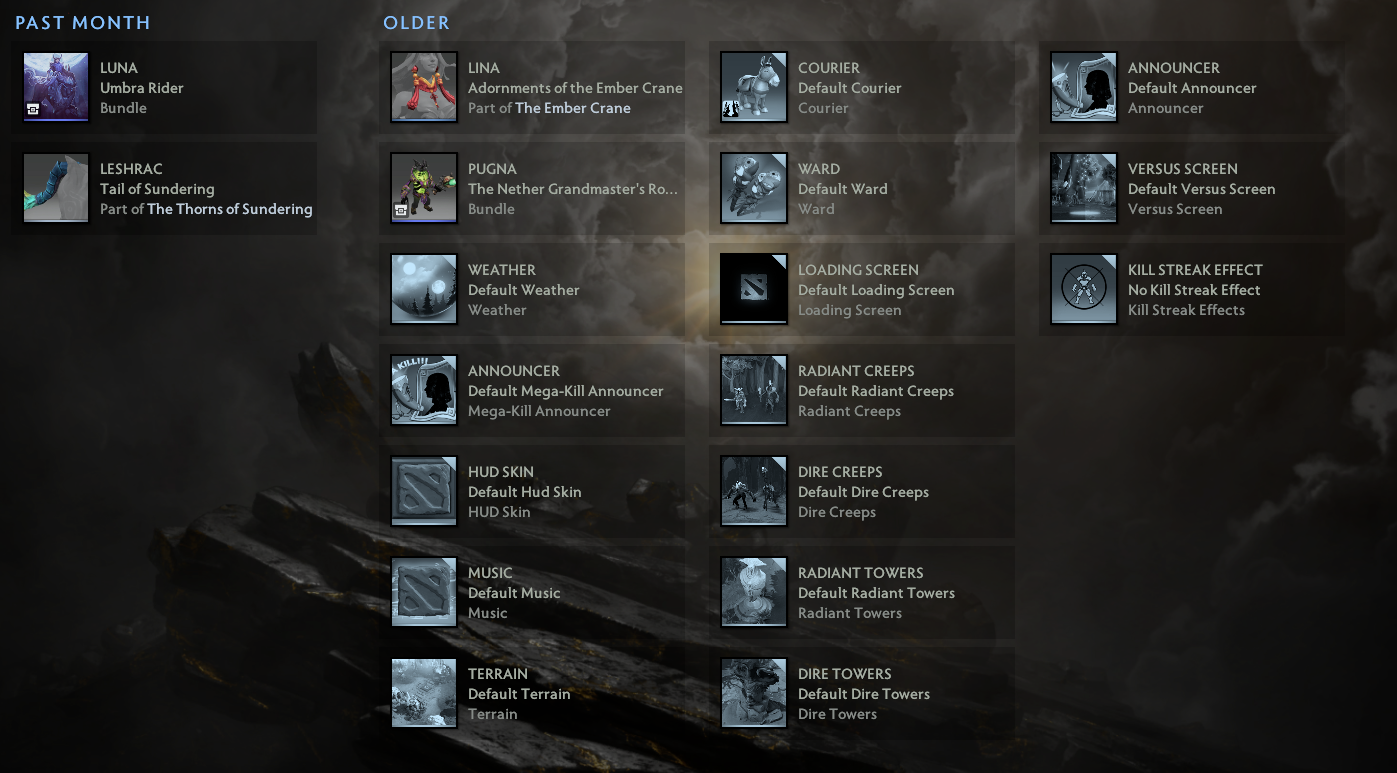1397x773 pixels.
Task: Select the Pugna Nether Grandmaster's bundle icon
Action: point(423,188)
